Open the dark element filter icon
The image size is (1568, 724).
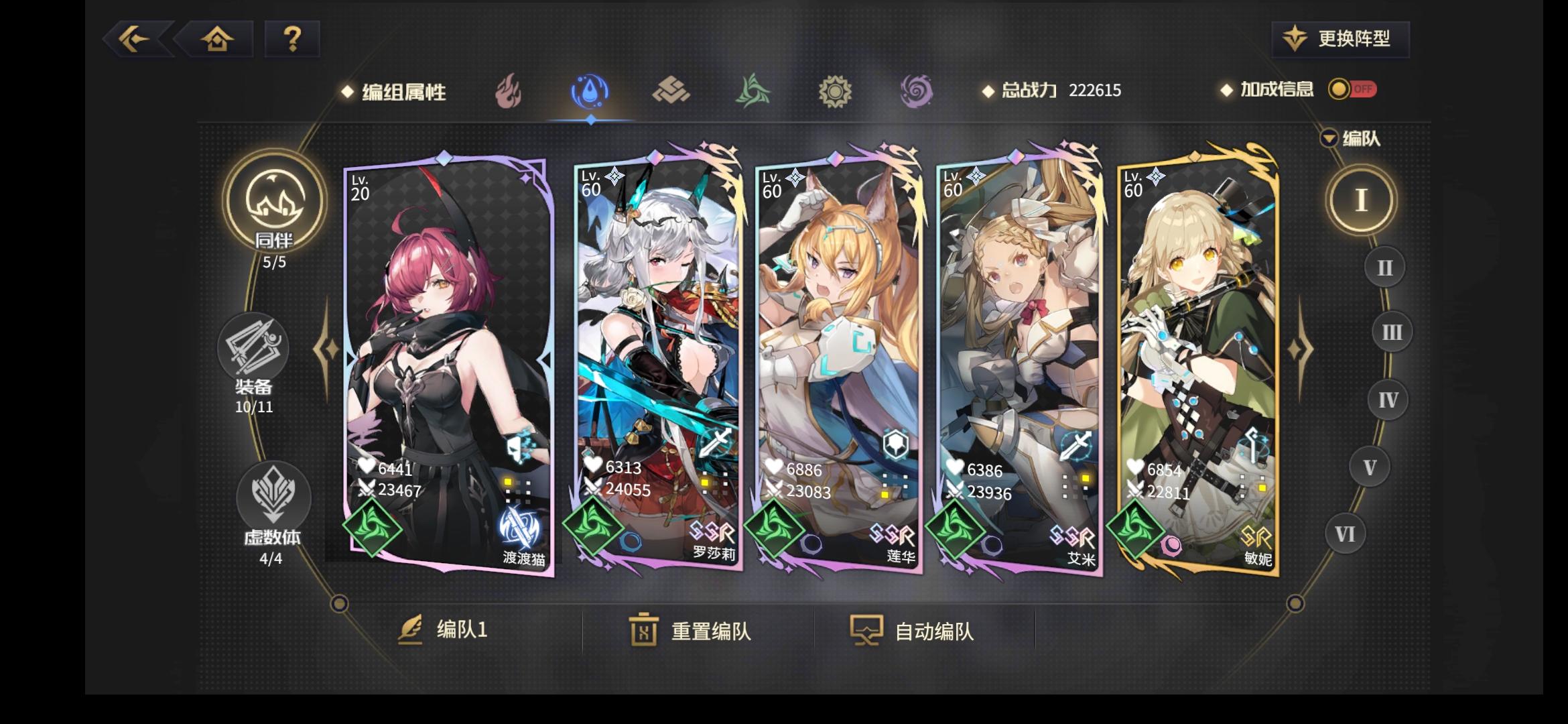(x=916, y=90)
